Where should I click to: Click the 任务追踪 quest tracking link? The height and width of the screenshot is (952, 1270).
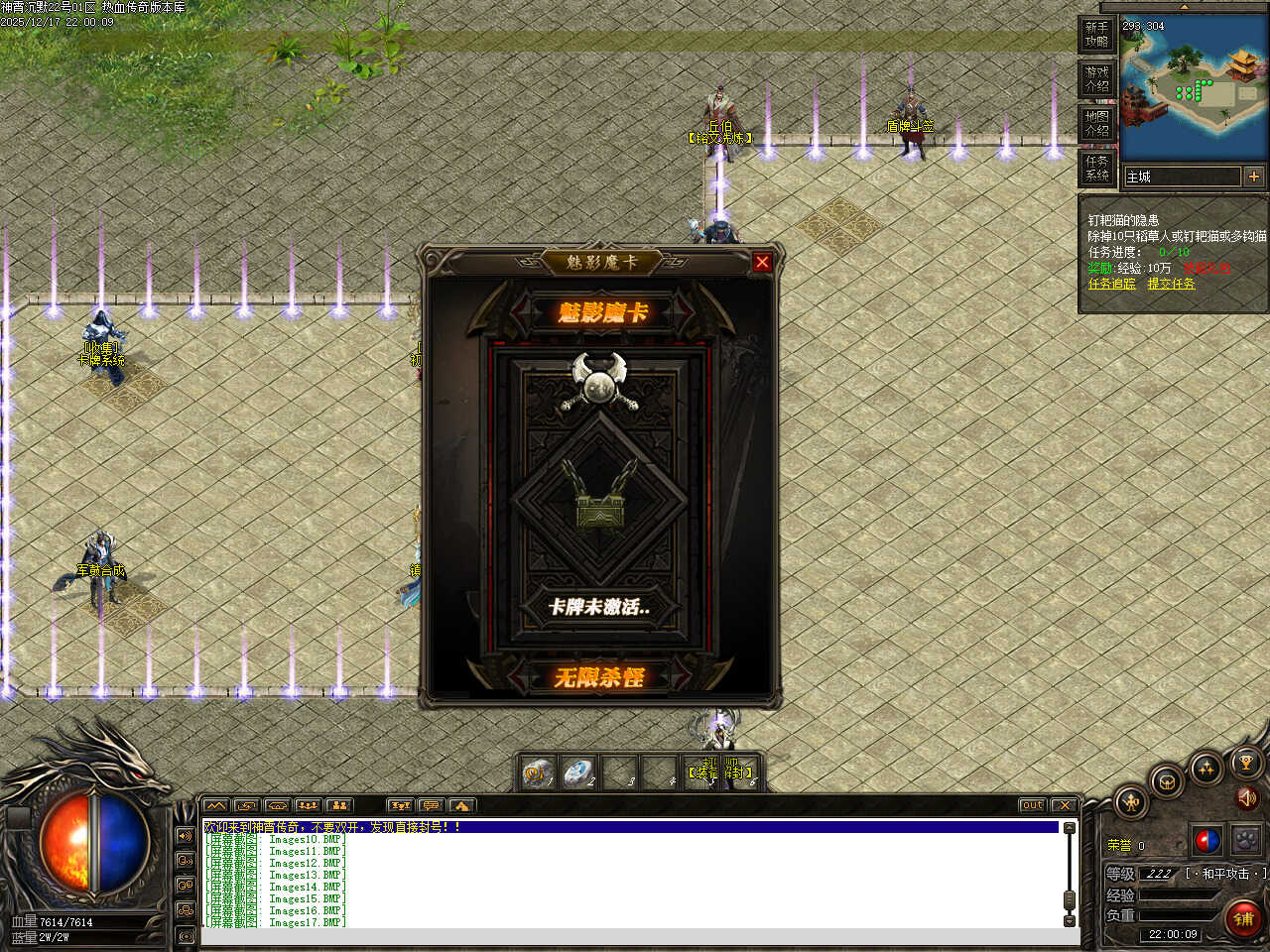pos(1111,284)
